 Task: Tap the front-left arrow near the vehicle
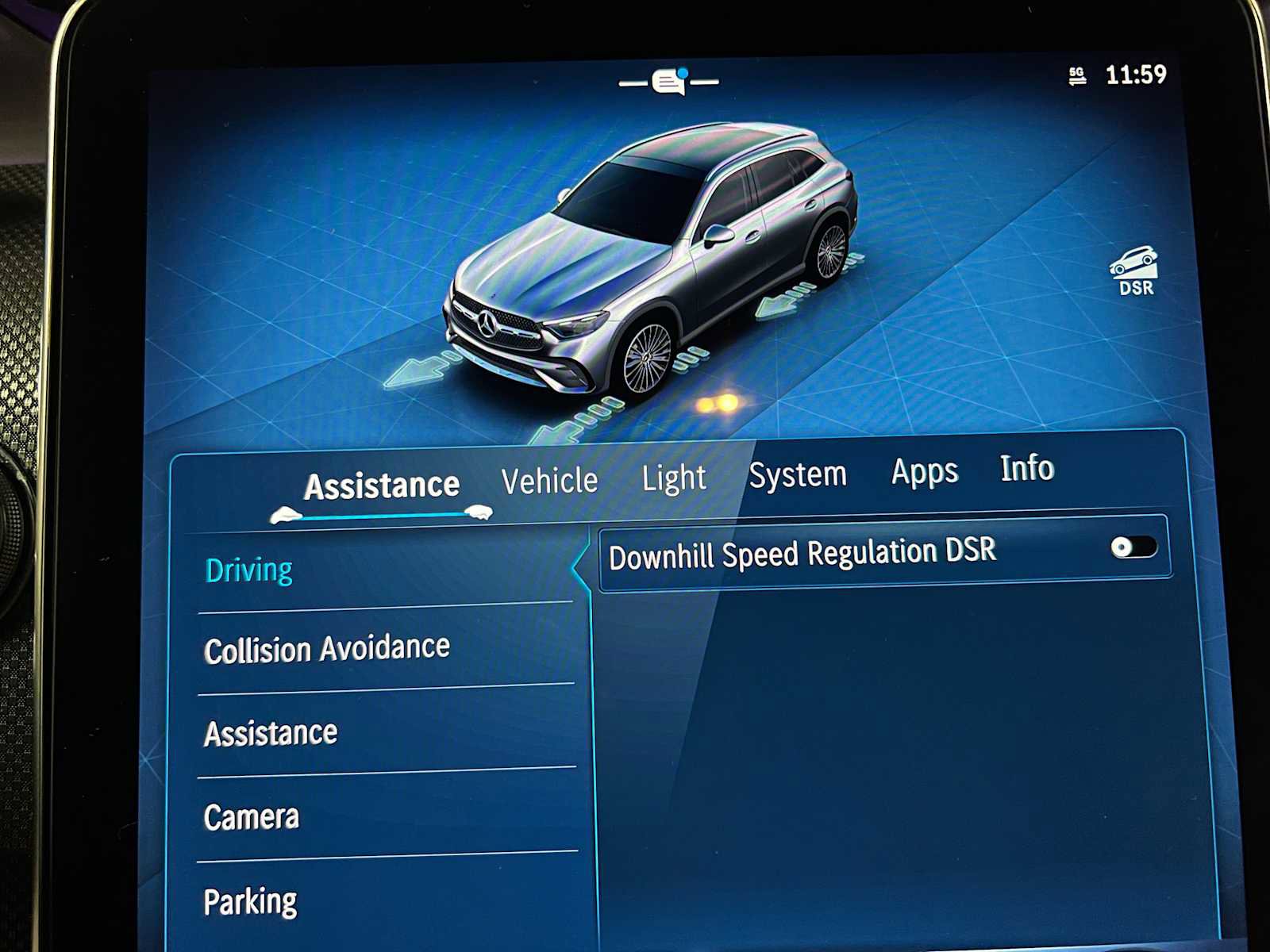[417, 371]
